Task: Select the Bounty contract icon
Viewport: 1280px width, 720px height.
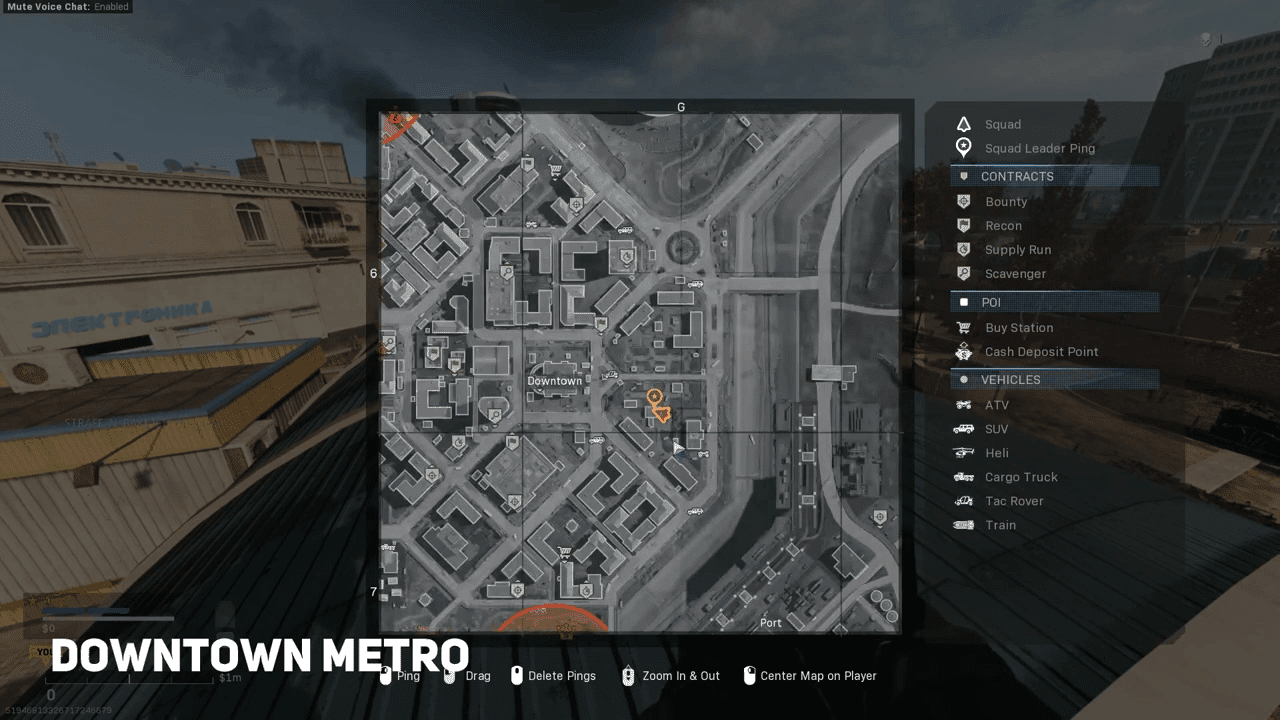Action: [x=962, y=201]
